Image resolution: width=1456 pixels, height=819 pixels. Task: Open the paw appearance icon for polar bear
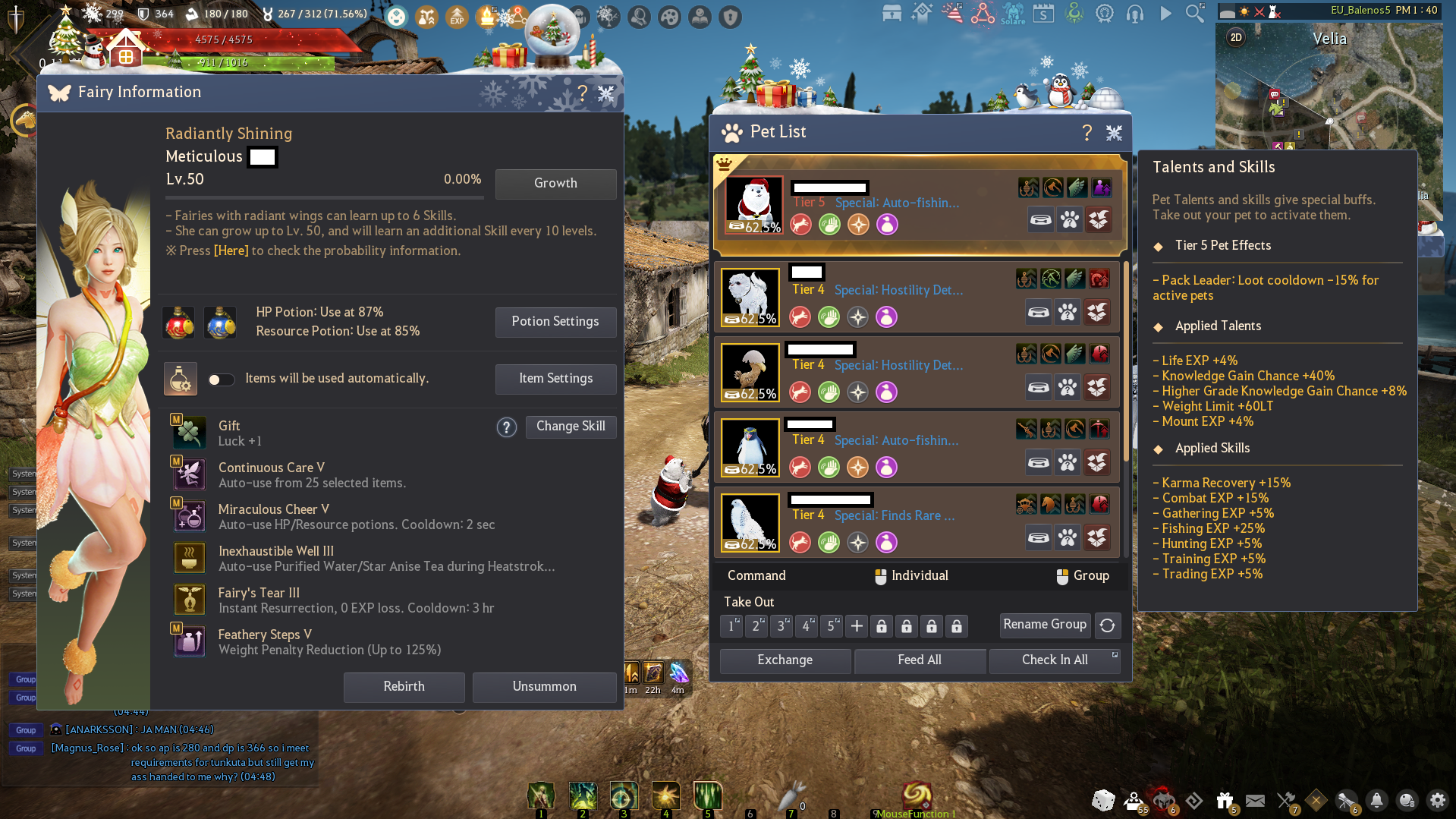(1069, 219)
